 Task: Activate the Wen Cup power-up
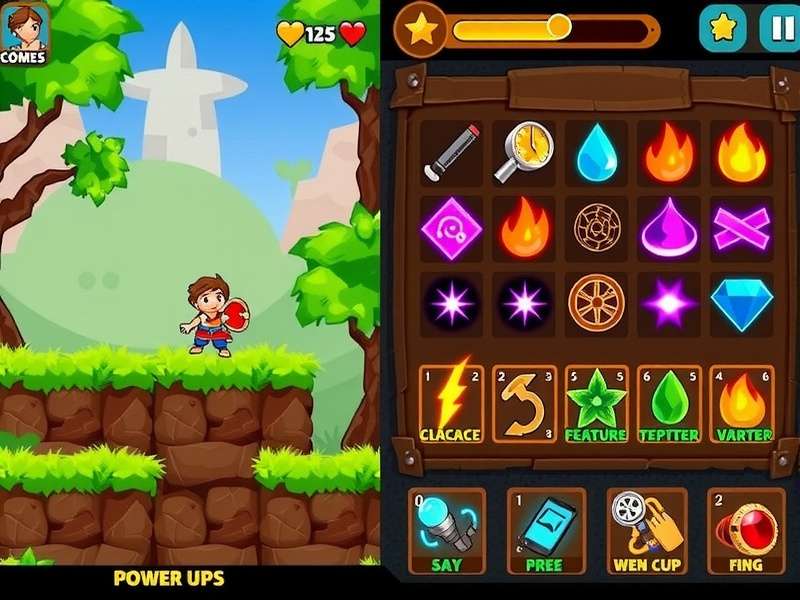tap(646, 531)
